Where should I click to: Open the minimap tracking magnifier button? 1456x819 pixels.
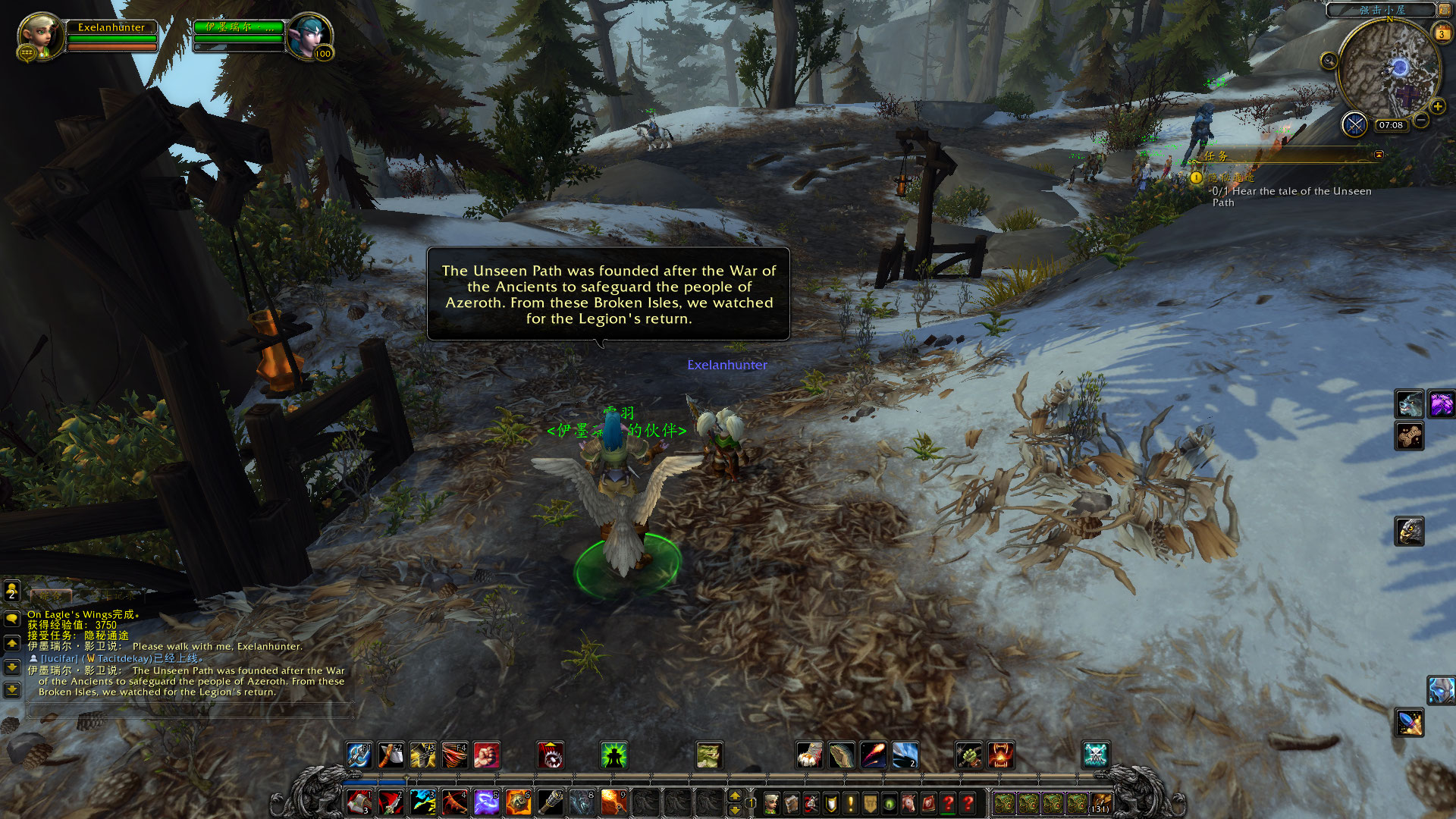pyautogui.click(x=1329, y=61)
